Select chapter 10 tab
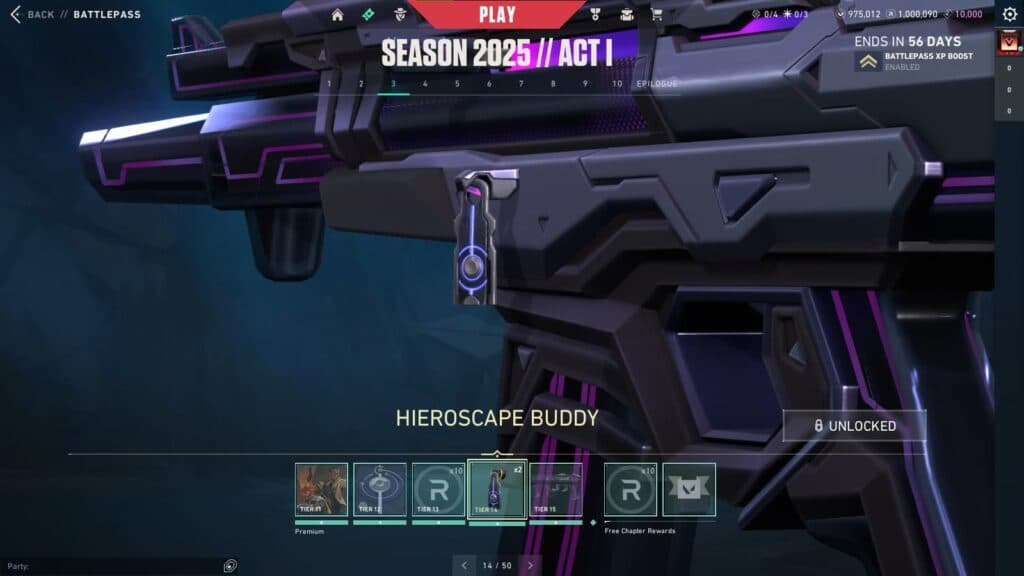Viewport: 1024px width, 576px height. point(617,84)
